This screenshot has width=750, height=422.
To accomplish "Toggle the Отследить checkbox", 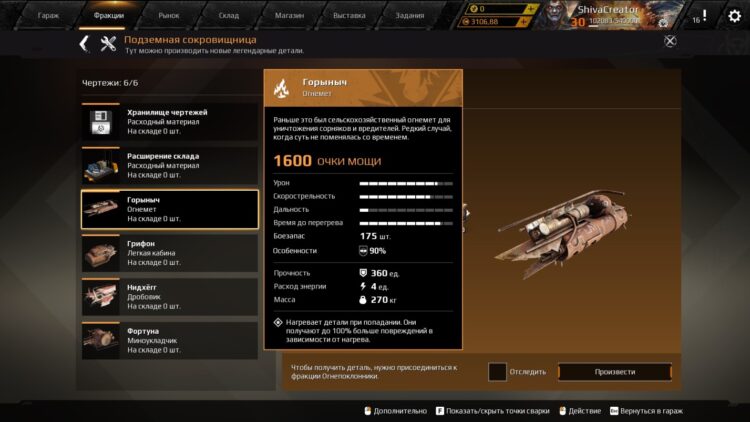I will [497, 372].
